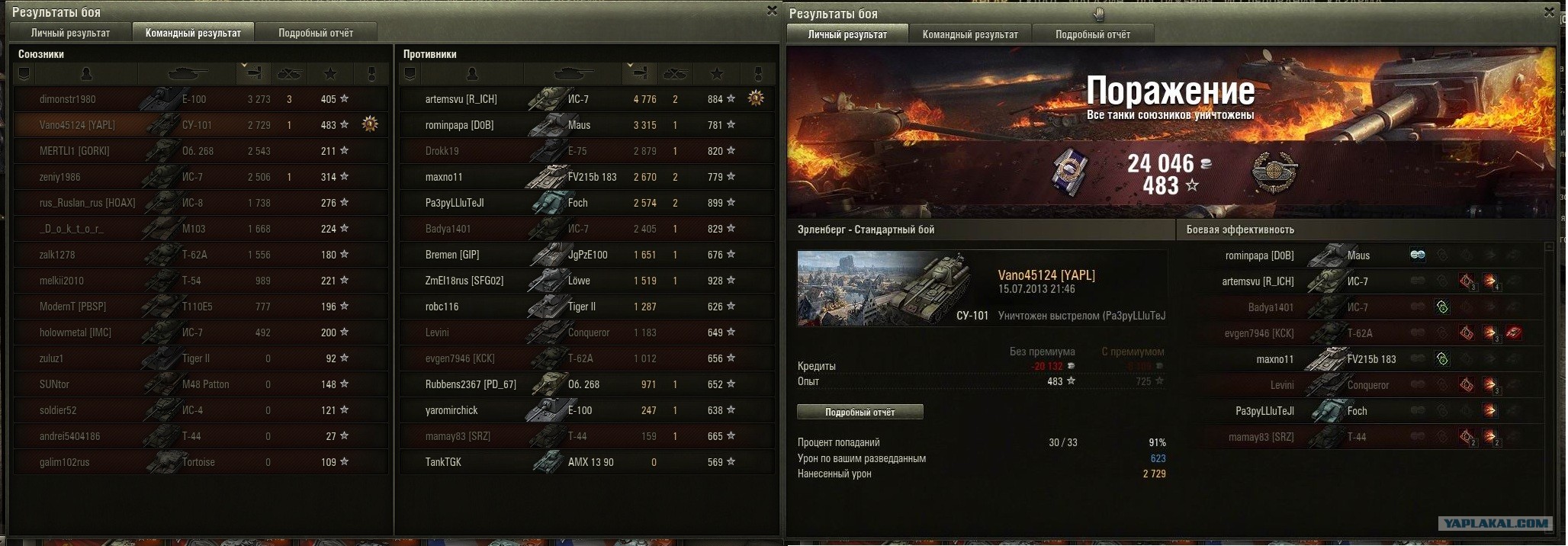
Task: Select rus_Ruslan_rus ИС-8 row among allies
Action: pos(200,203)
